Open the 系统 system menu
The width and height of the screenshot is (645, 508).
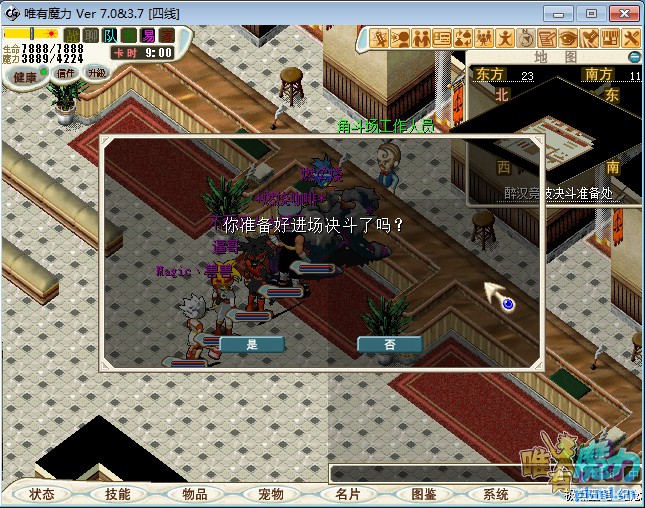tap(496, 494)
